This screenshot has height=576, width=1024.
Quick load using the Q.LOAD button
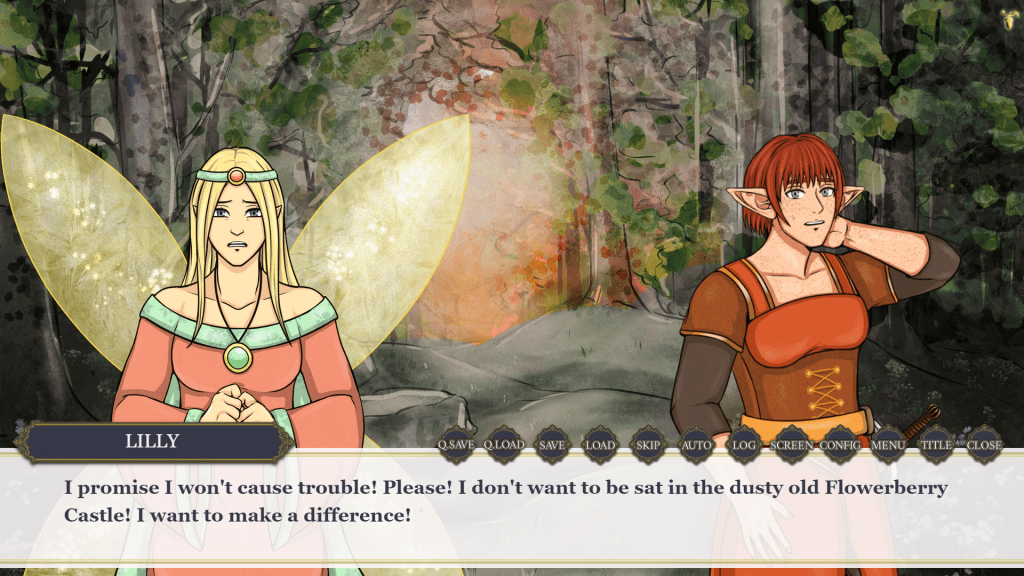coord(504,445)
